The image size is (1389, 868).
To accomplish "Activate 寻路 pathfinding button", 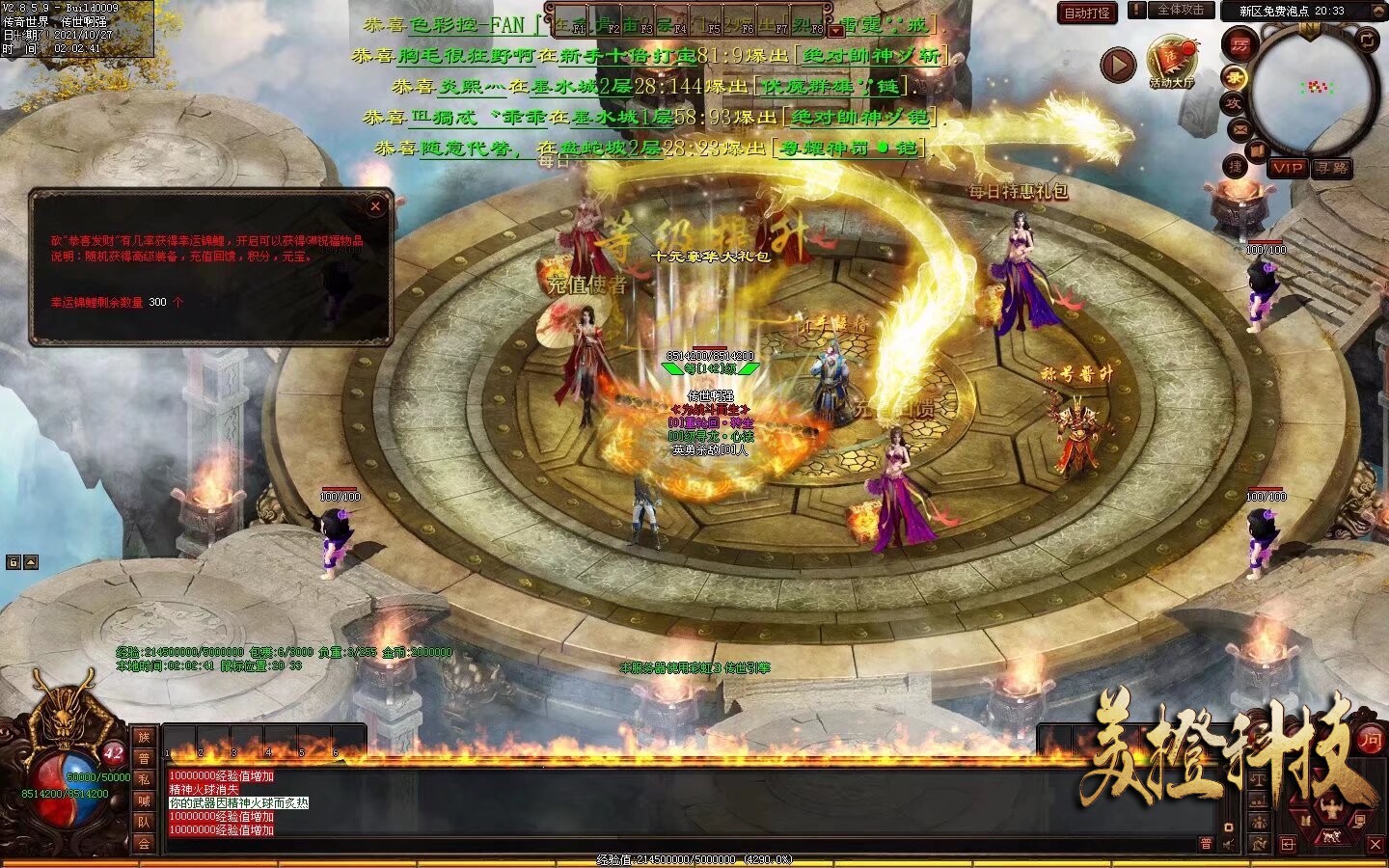I will pos(1332,168).
